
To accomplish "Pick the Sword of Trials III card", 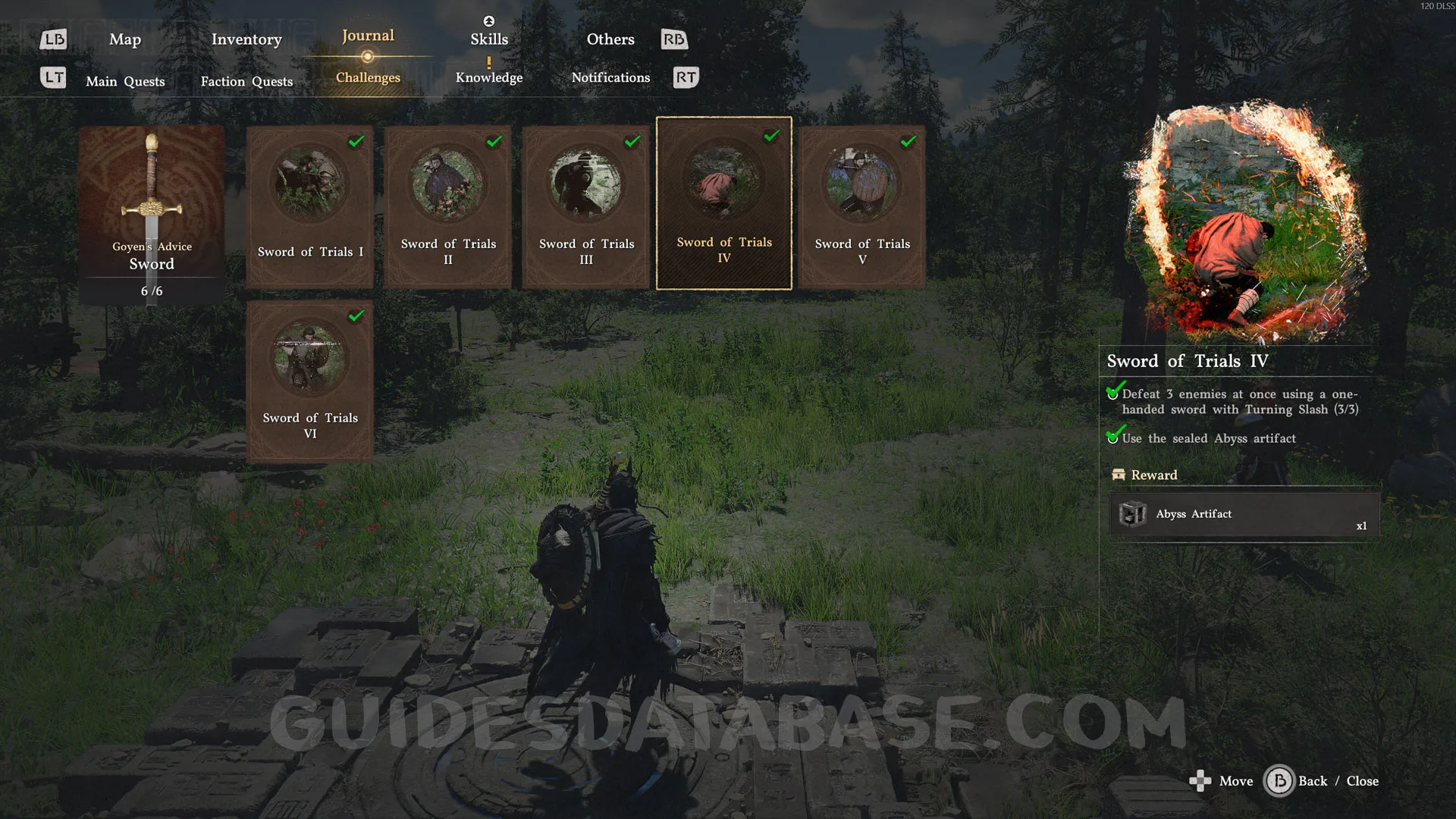I will pos(586,206).
